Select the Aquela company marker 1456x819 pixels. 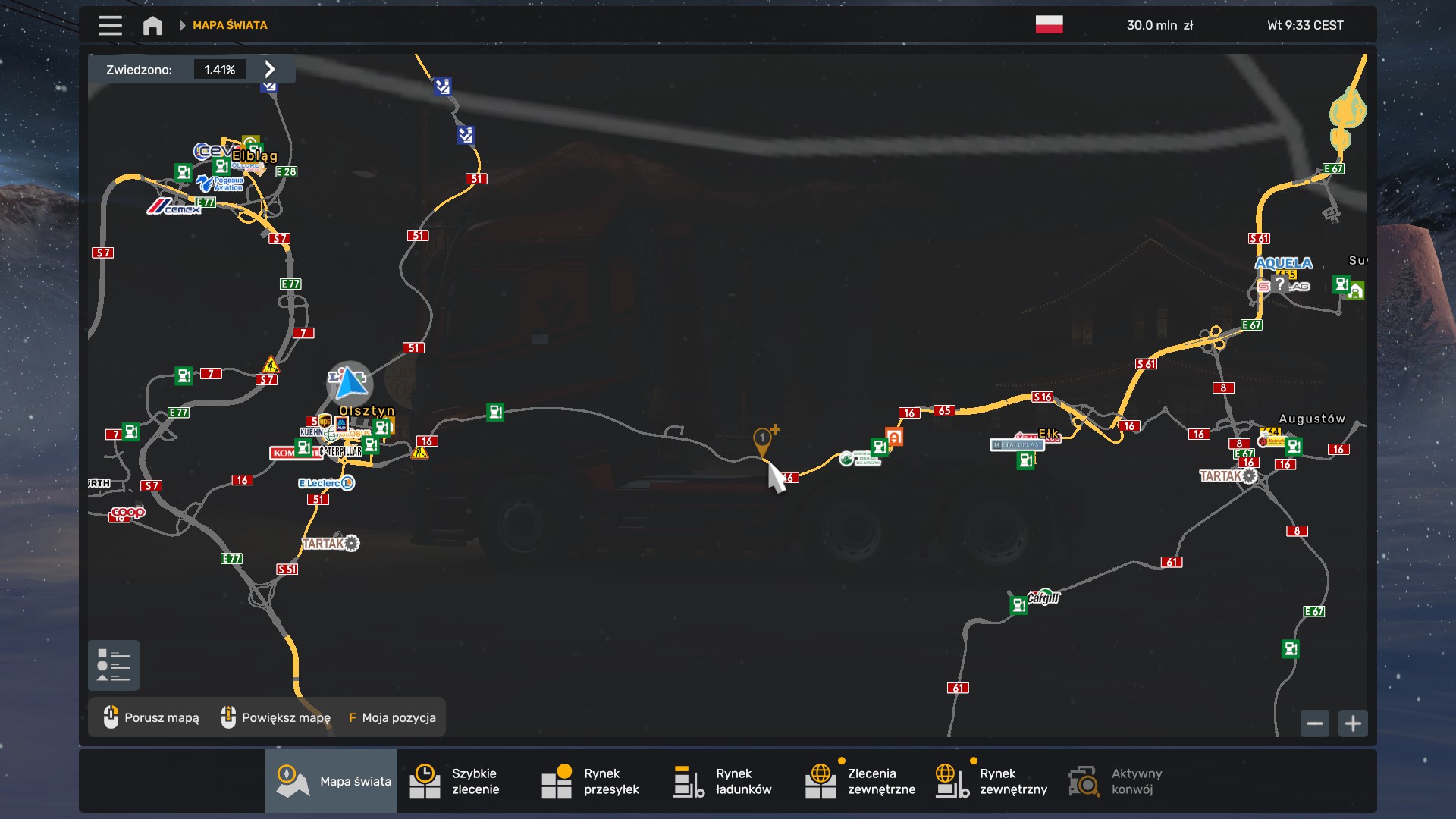(1283, 263)
